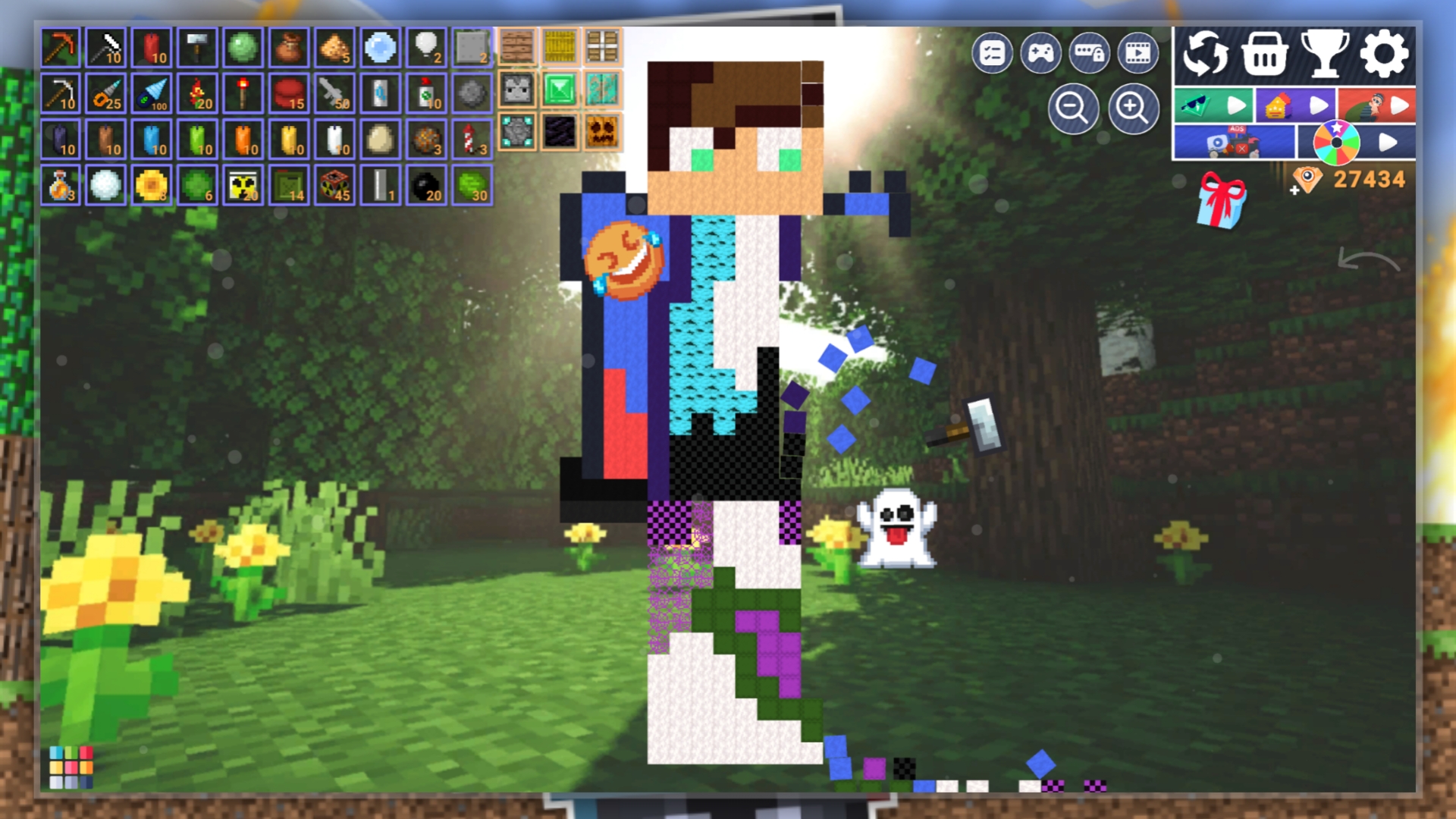The image size is (1456, 819).
Task: Open the tasks checklist panel
Action: tap(993, 53)
